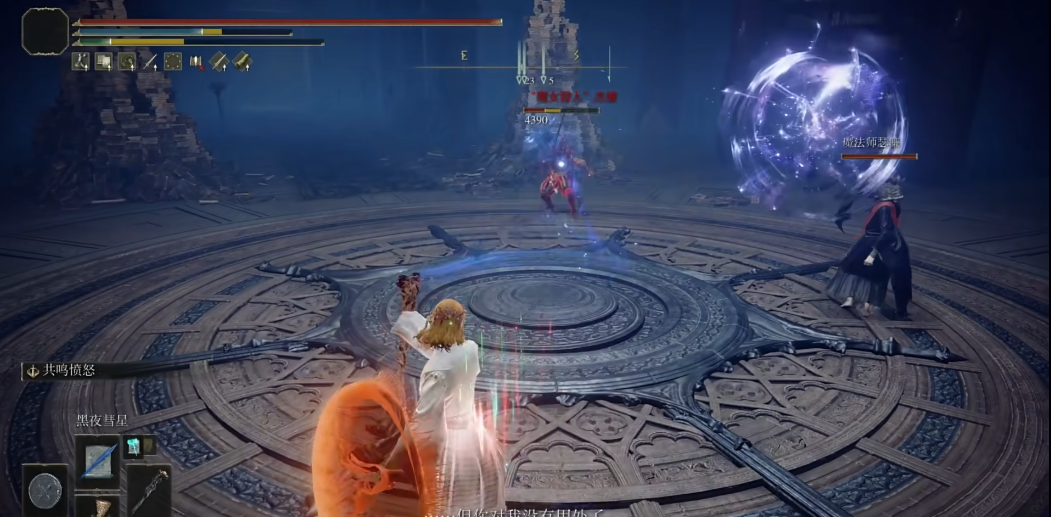Select the glowing cyan next-spell preview icon

(133, 446)
